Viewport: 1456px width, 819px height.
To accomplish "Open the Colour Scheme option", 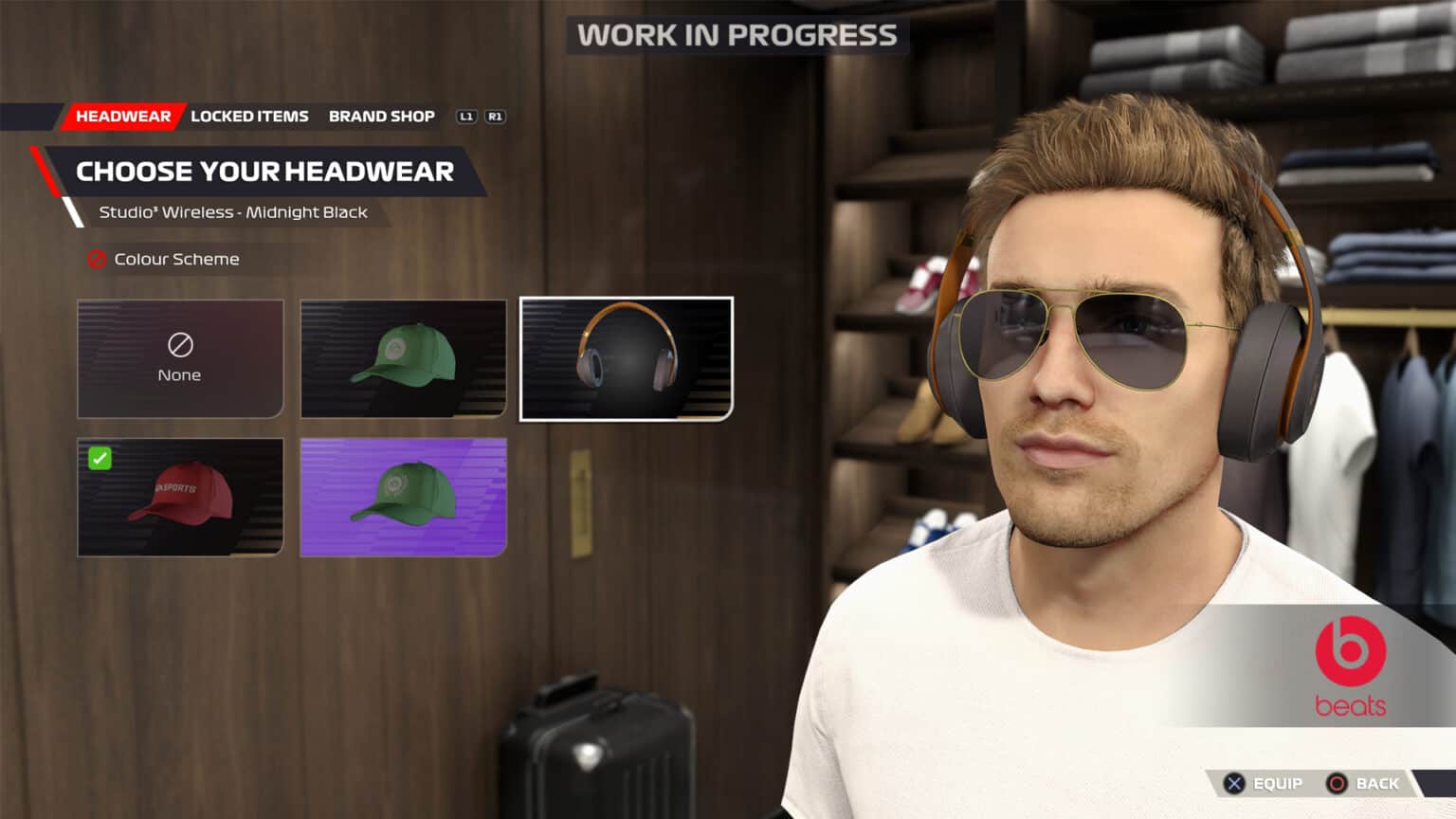I will [x=175, y=259].
